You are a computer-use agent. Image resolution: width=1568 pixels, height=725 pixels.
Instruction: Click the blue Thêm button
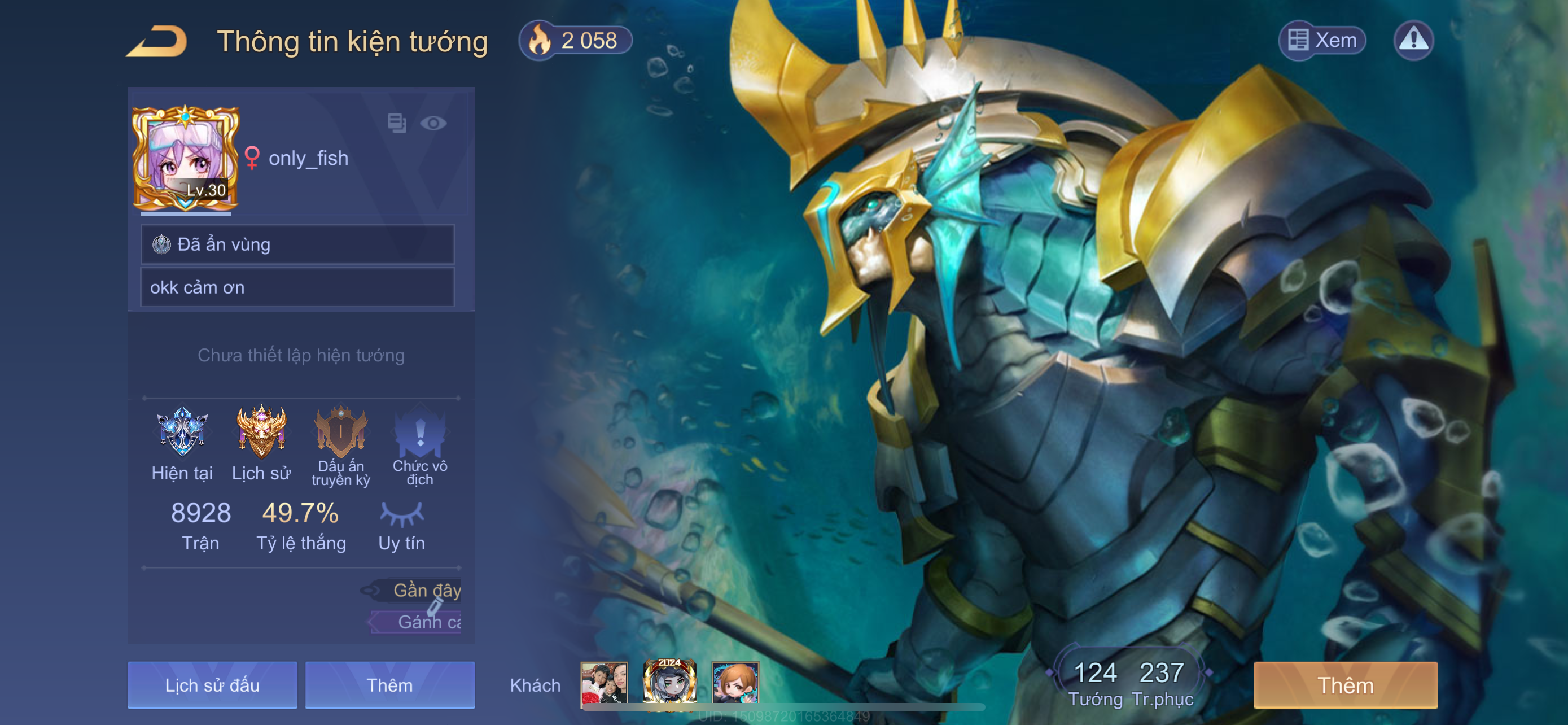pyautogui.click(x=389, y=685)
